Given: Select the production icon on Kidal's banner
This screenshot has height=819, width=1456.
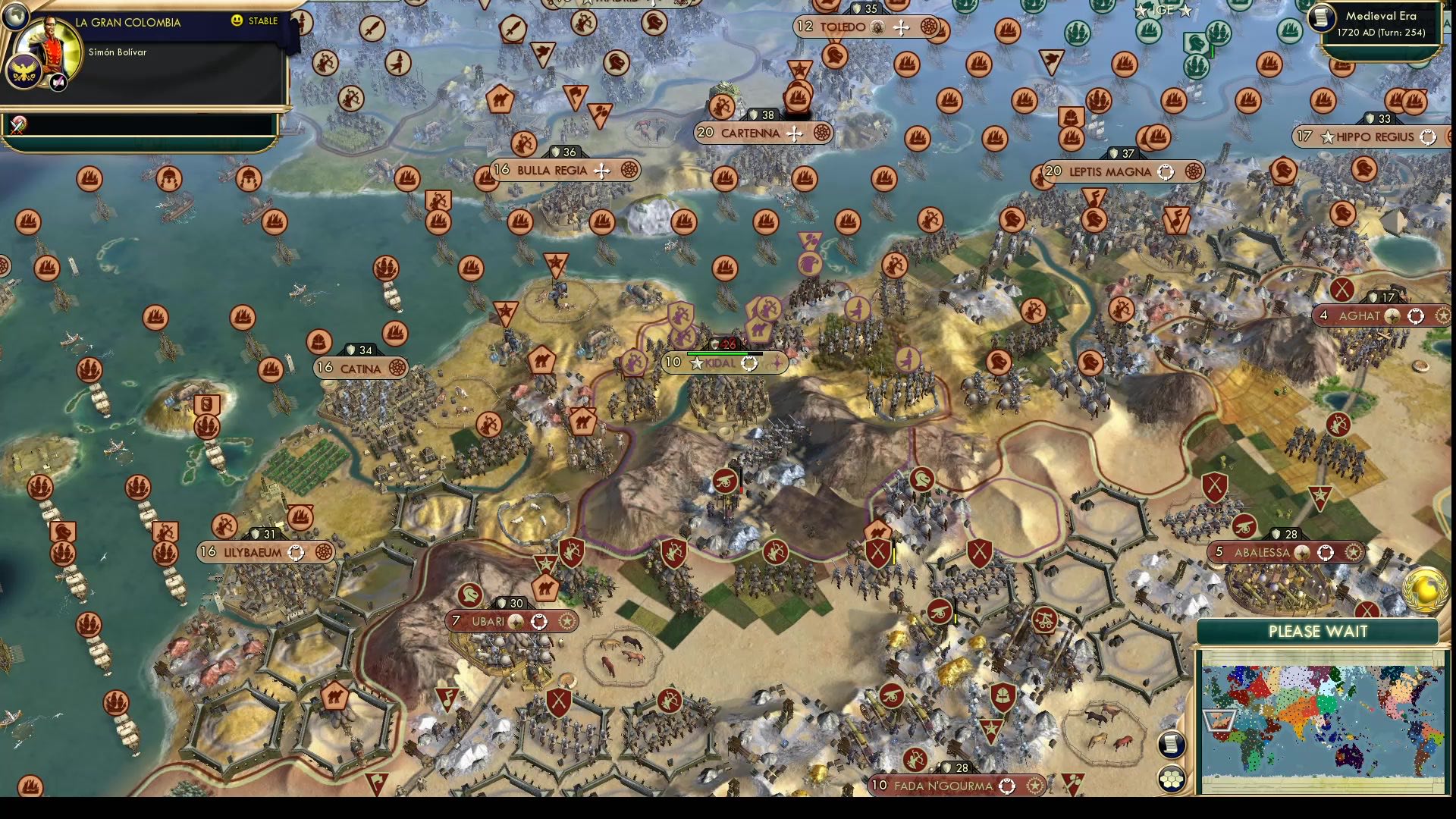Looking at the screenshot, I should point(750,363).
